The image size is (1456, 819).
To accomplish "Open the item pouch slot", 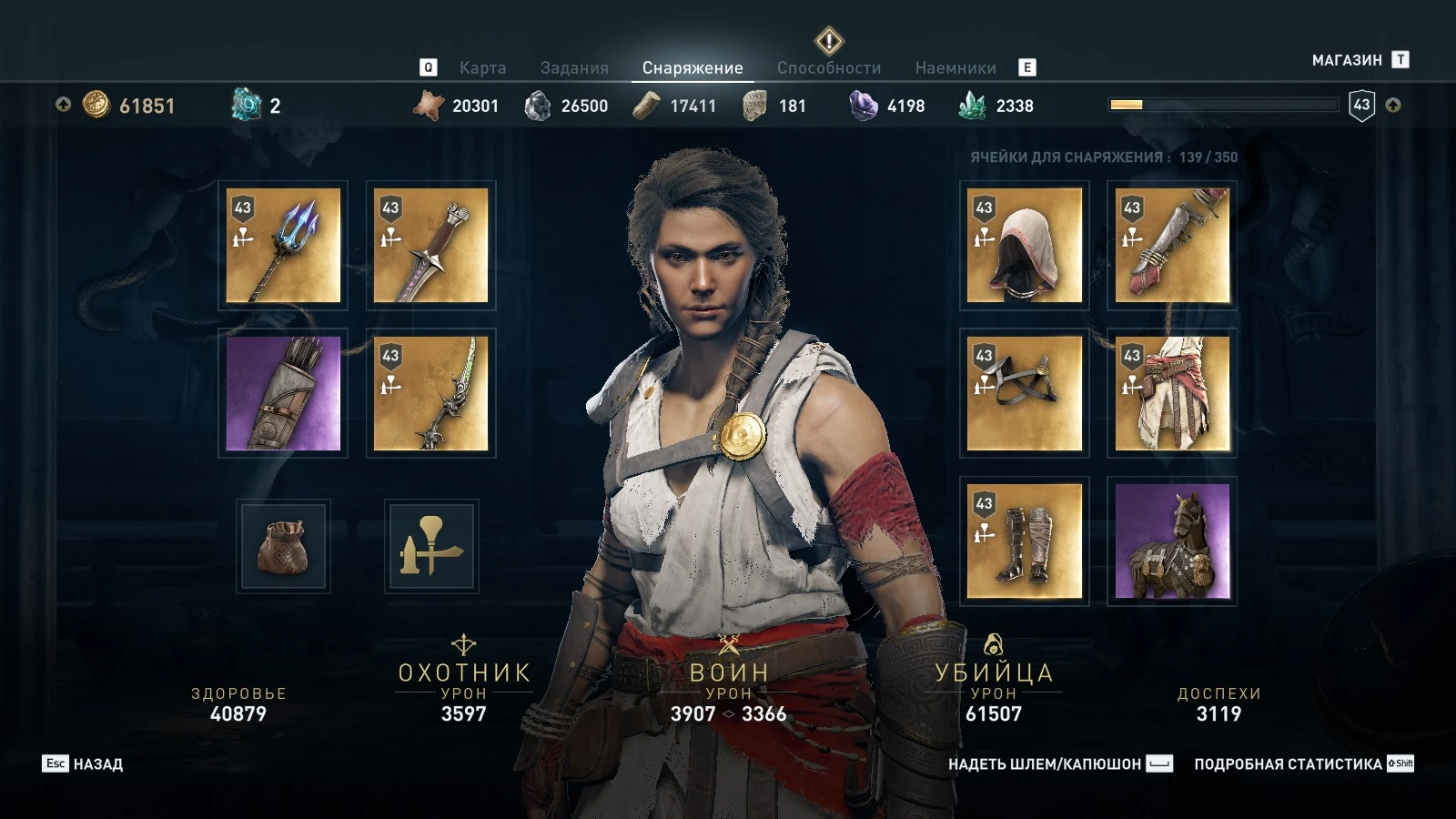I will (x=283, y=544).
